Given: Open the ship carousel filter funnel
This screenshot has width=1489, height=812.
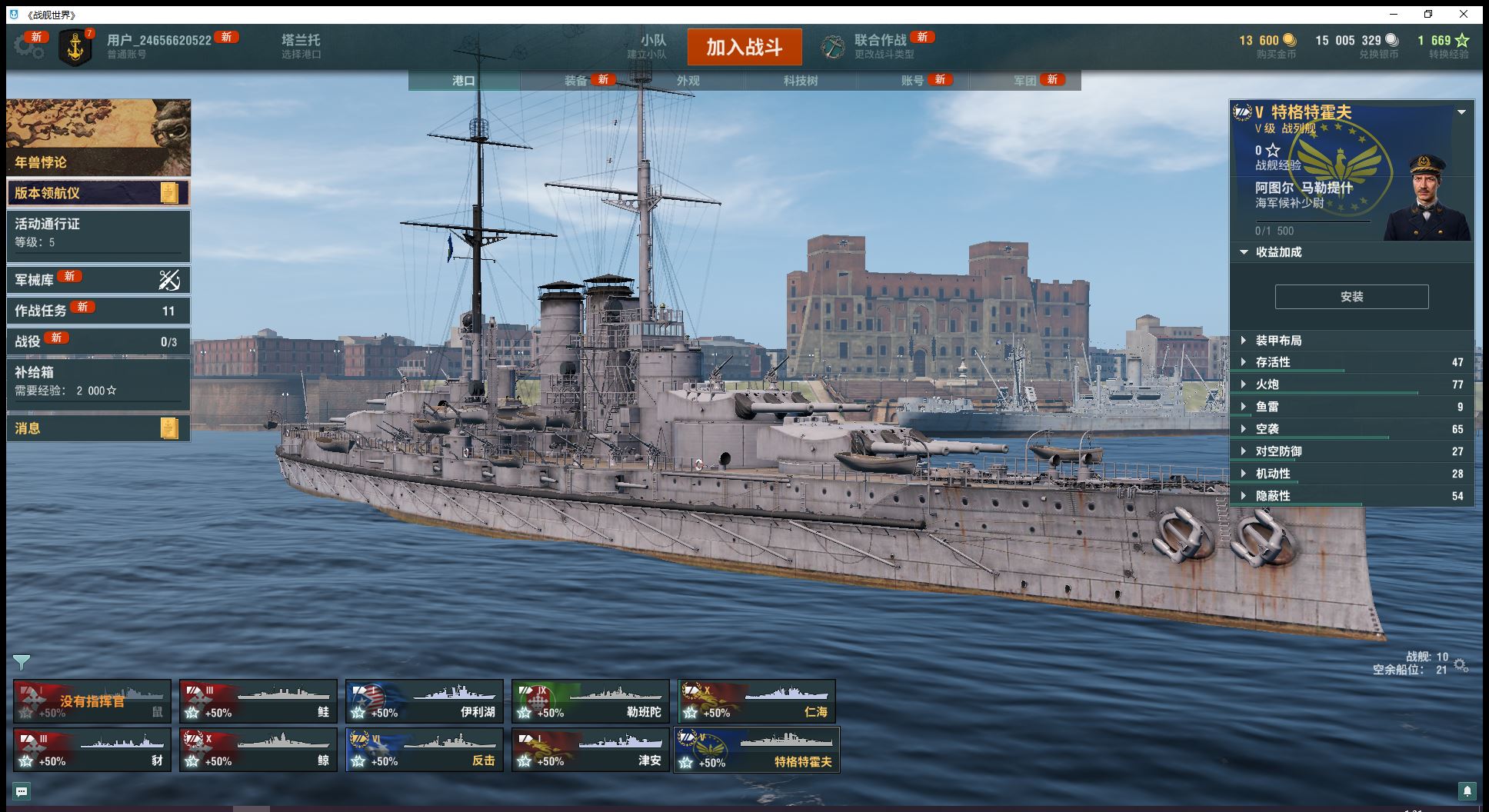Looking at the screenshot, I should pyautogui.click(x=22, y=662).
